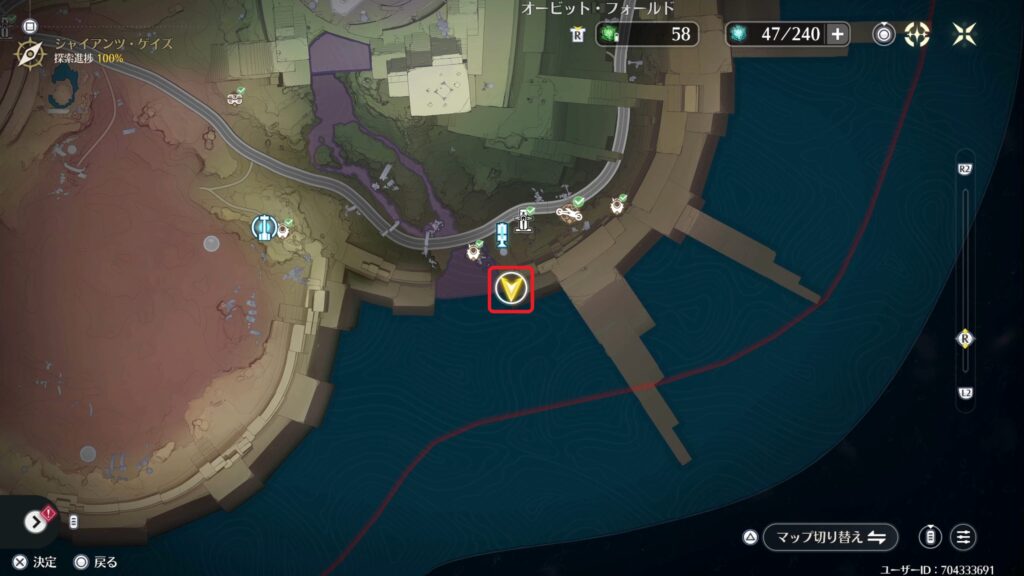Image resolution: width=1024 pixels, height=576 pixels.
Task: Switch maps with マップ切り替え button
Action: pos(830,537)
